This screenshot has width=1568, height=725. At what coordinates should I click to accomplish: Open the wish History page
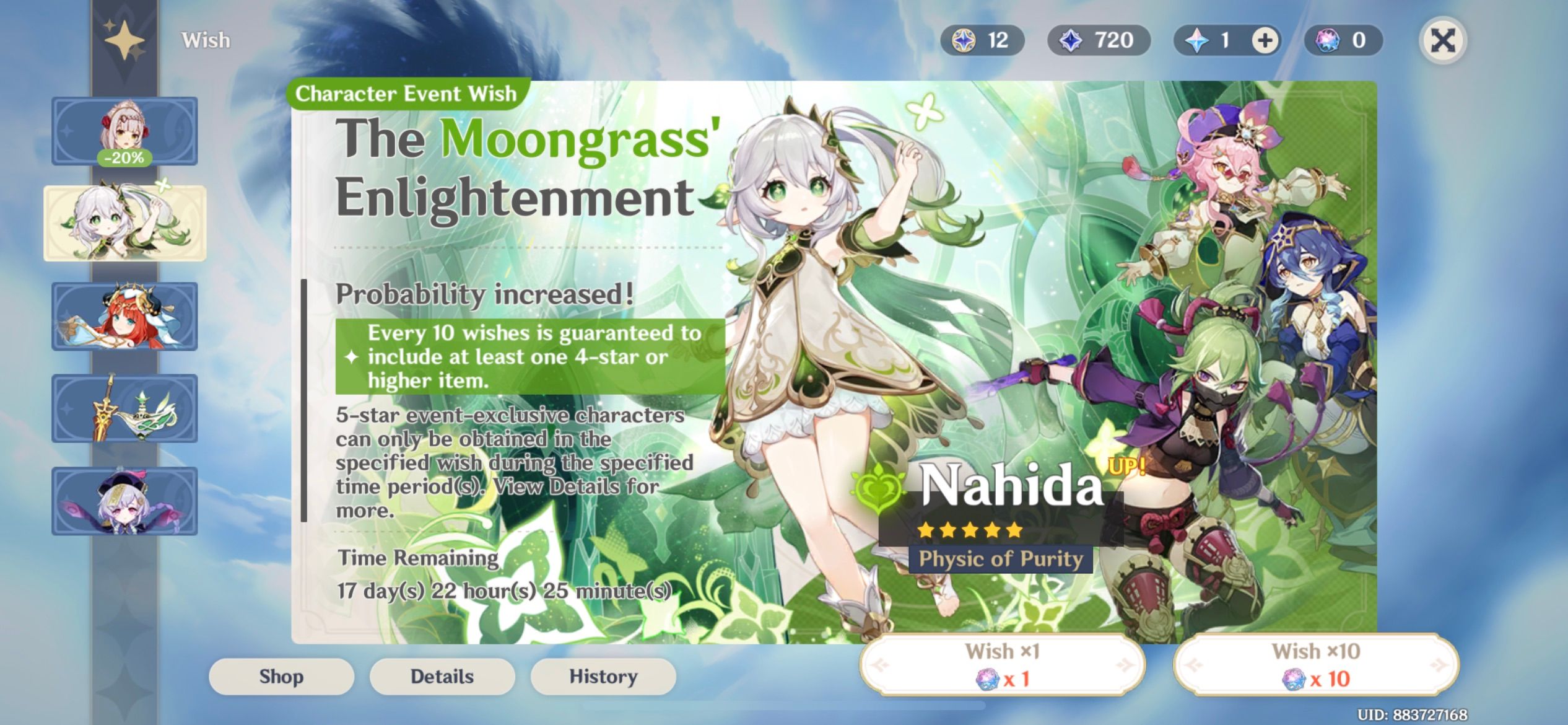(603, 676)
